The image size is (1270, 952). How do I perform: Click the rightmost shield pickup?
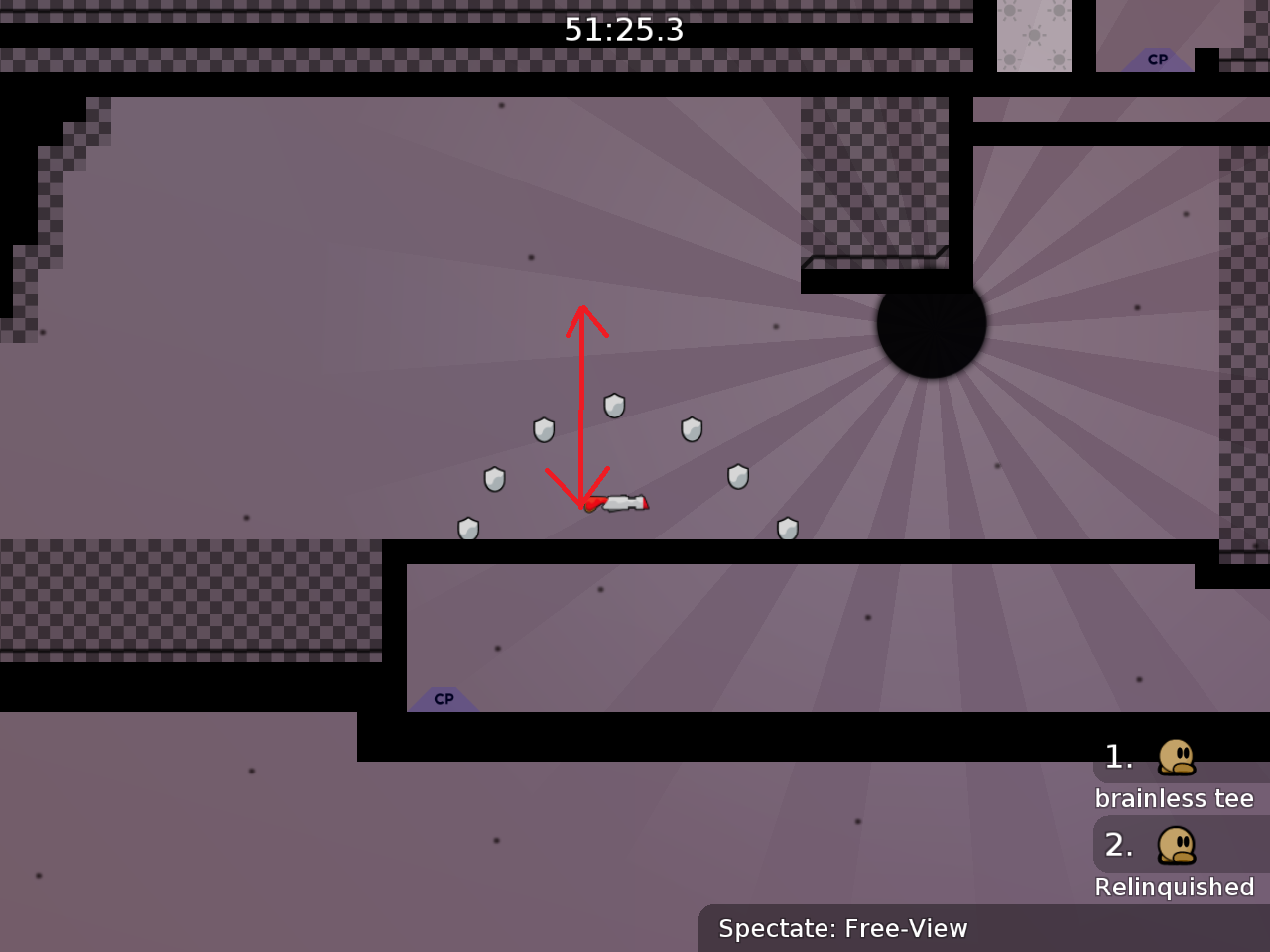pyautogui.click(x=789, y=530)
